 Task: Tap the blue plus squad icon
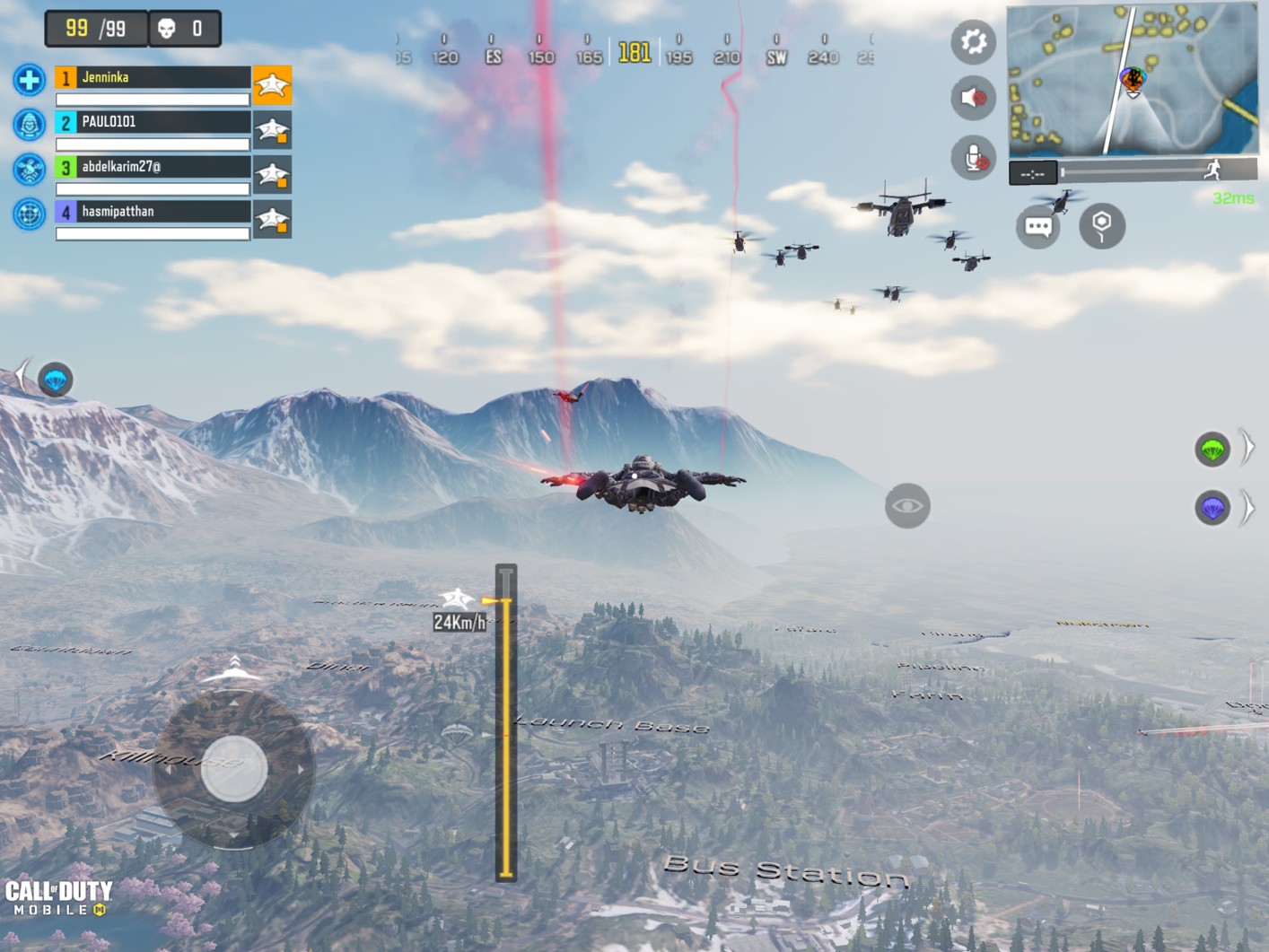click(x=29, y=80)
